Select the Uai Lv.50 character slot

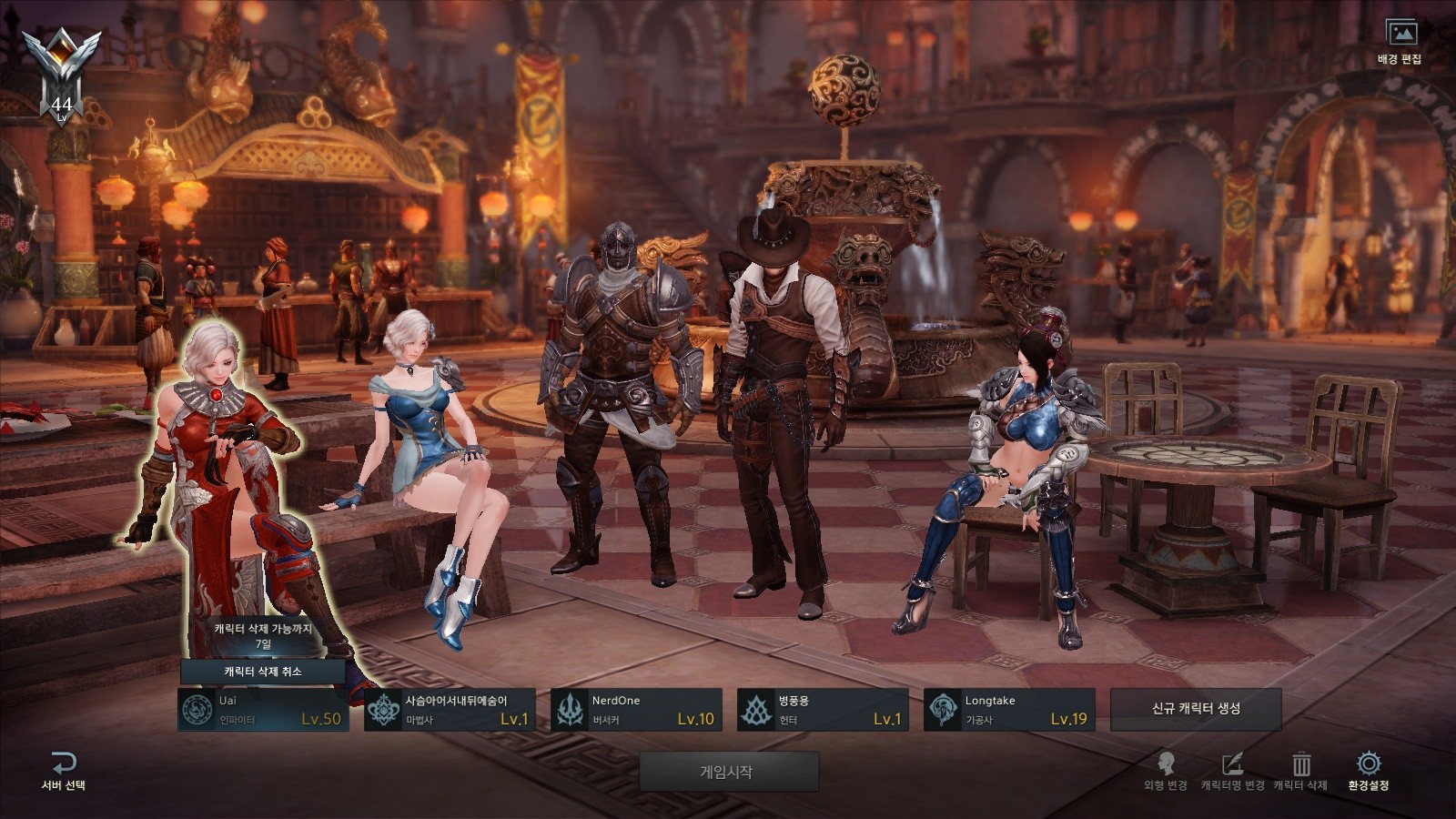point(263,710)
